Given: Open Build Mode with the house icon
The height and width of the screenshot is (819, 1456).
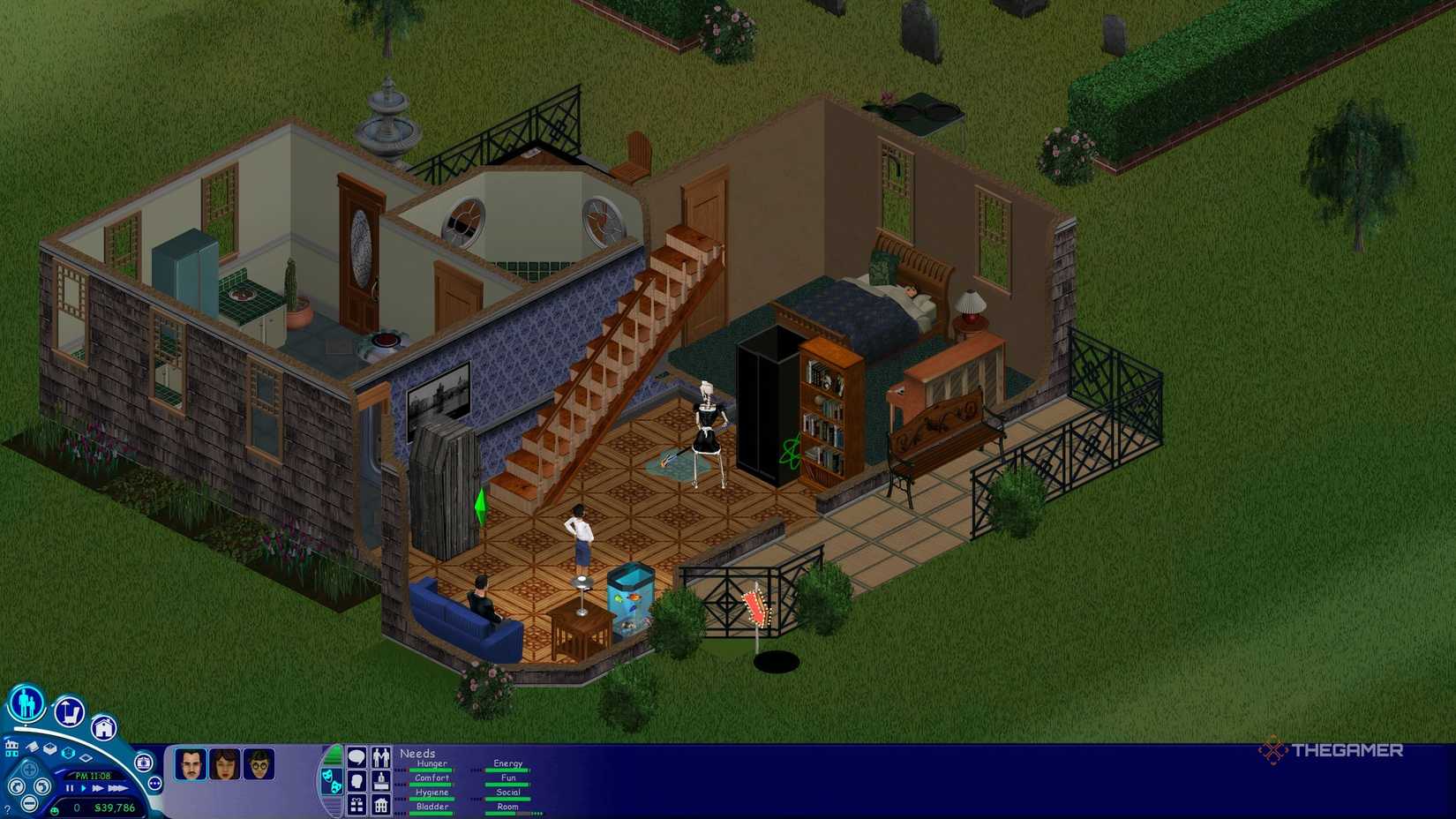Looking at the screenshot, I should [x=104, y=729].
